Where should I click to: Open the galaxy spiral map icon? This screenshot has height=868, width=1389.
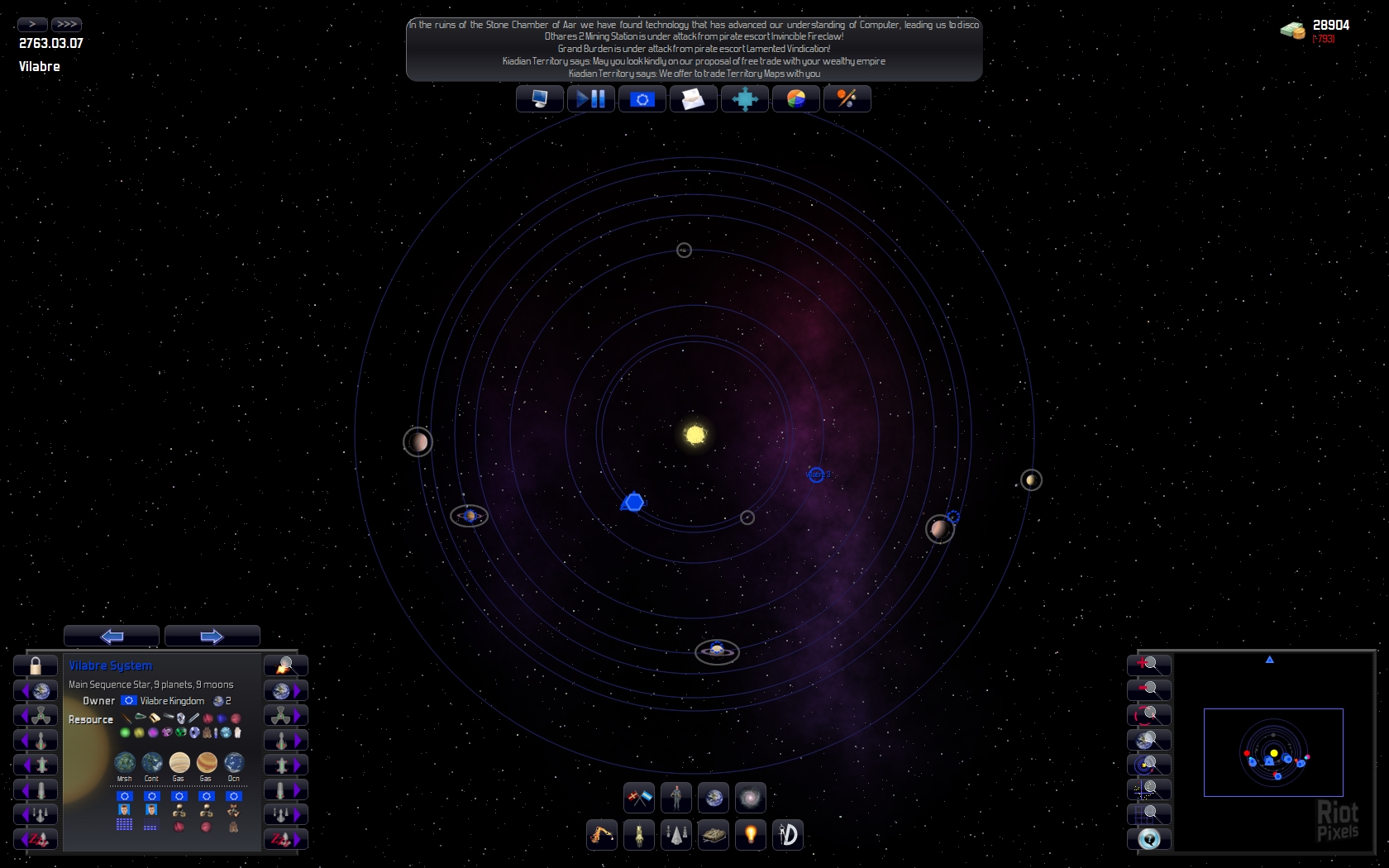(x=750, y=798)
